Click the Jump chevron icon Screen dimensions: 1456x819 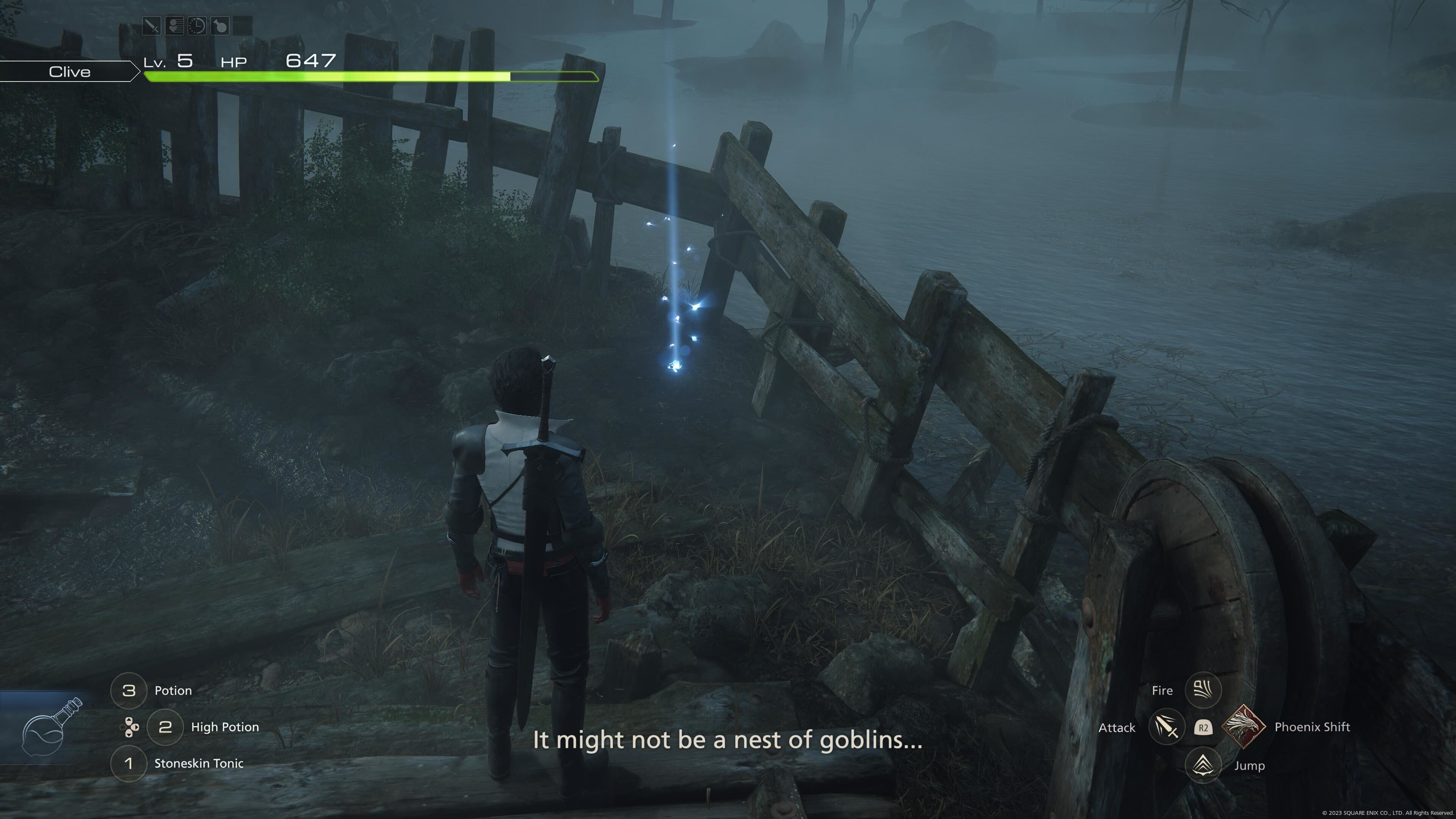(1203, 765)
